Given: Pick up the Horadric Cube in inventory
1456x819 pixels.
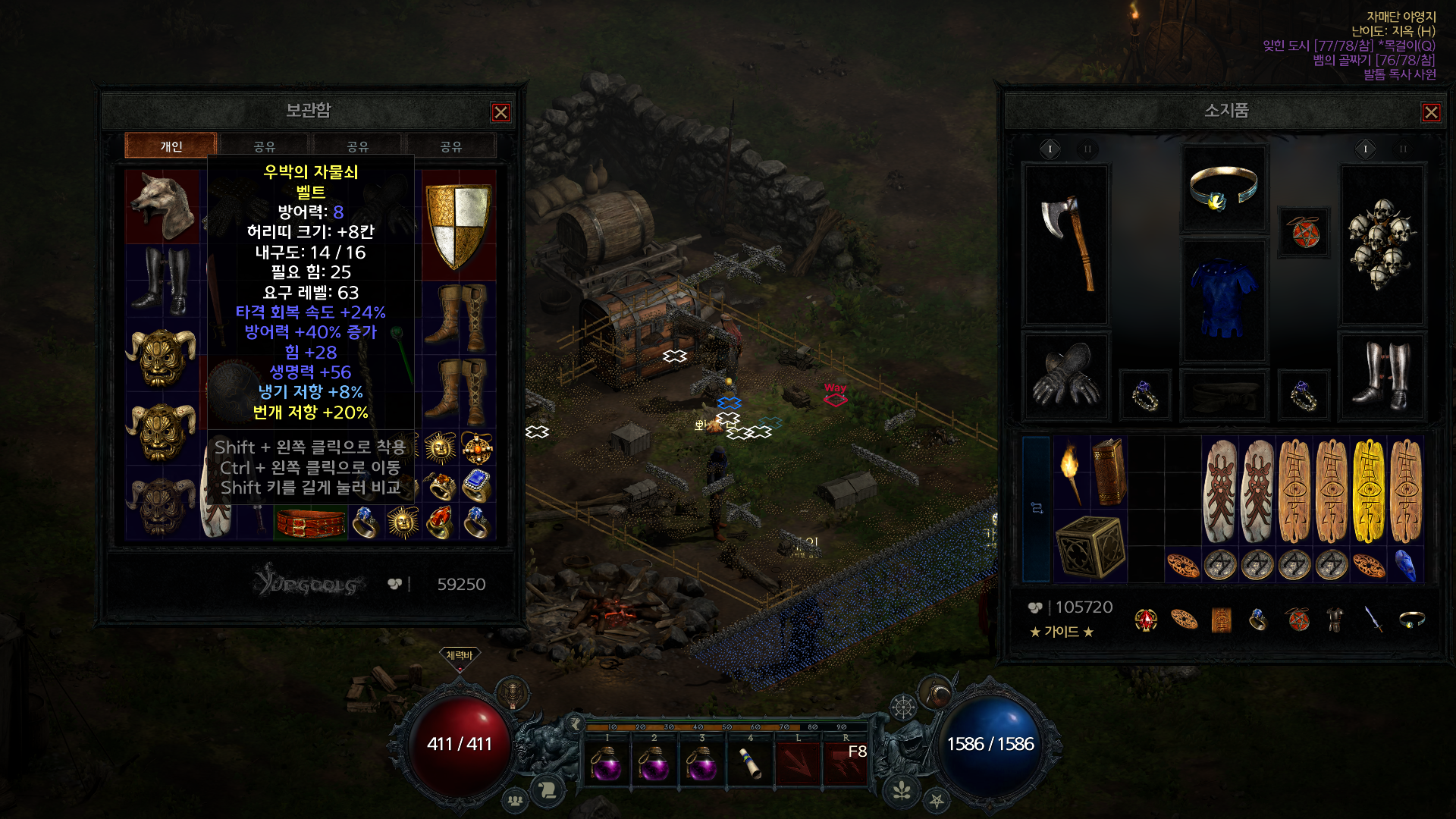Looking at the screenshot, I should pyautogui.click(x=1090, y=546).
